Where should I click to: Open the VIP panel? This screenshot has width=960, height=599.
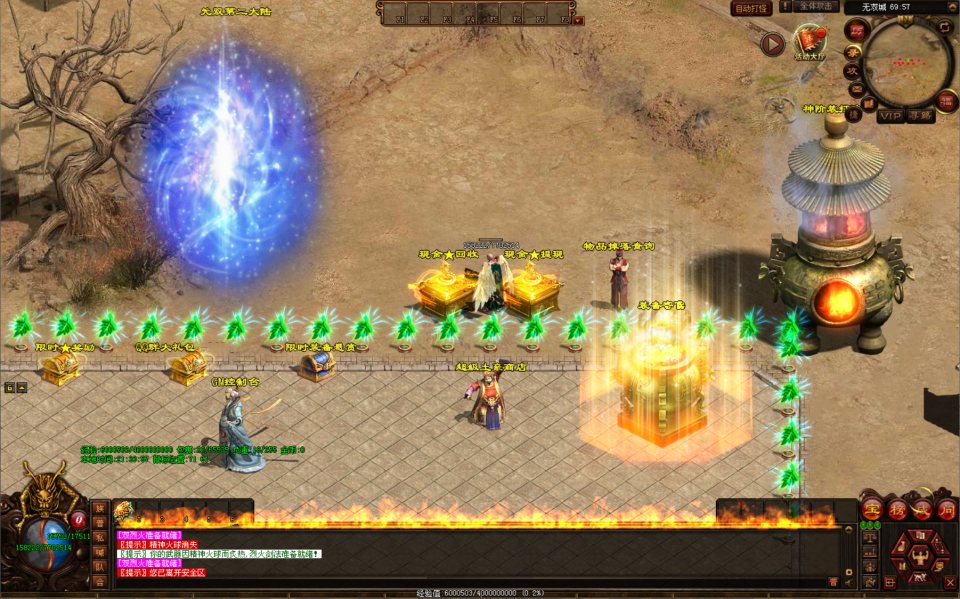[890, 116]
